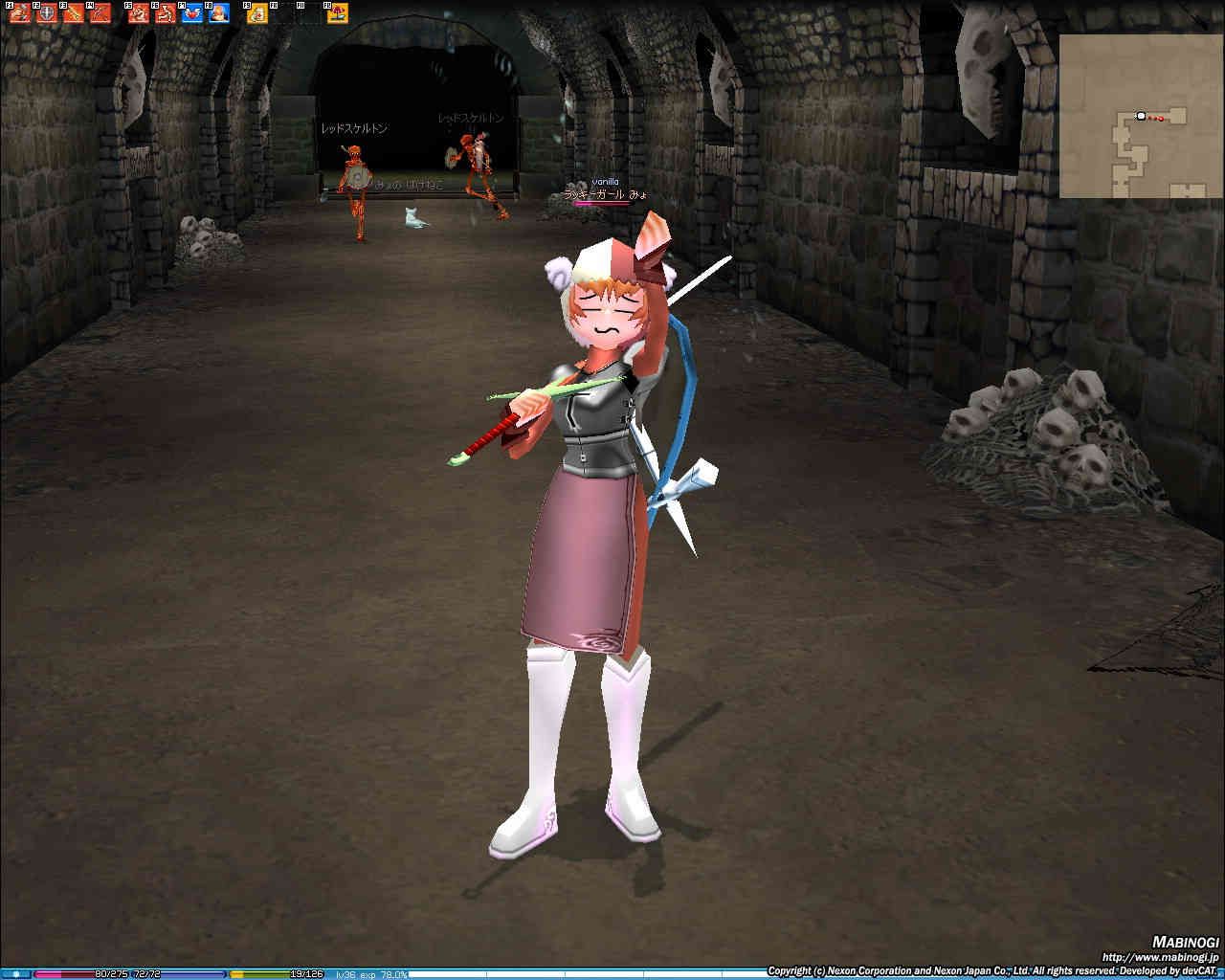The image size is (1225, 980).
Task: Cast the F7 winged heart skill
Action: [x=192, y=13]
